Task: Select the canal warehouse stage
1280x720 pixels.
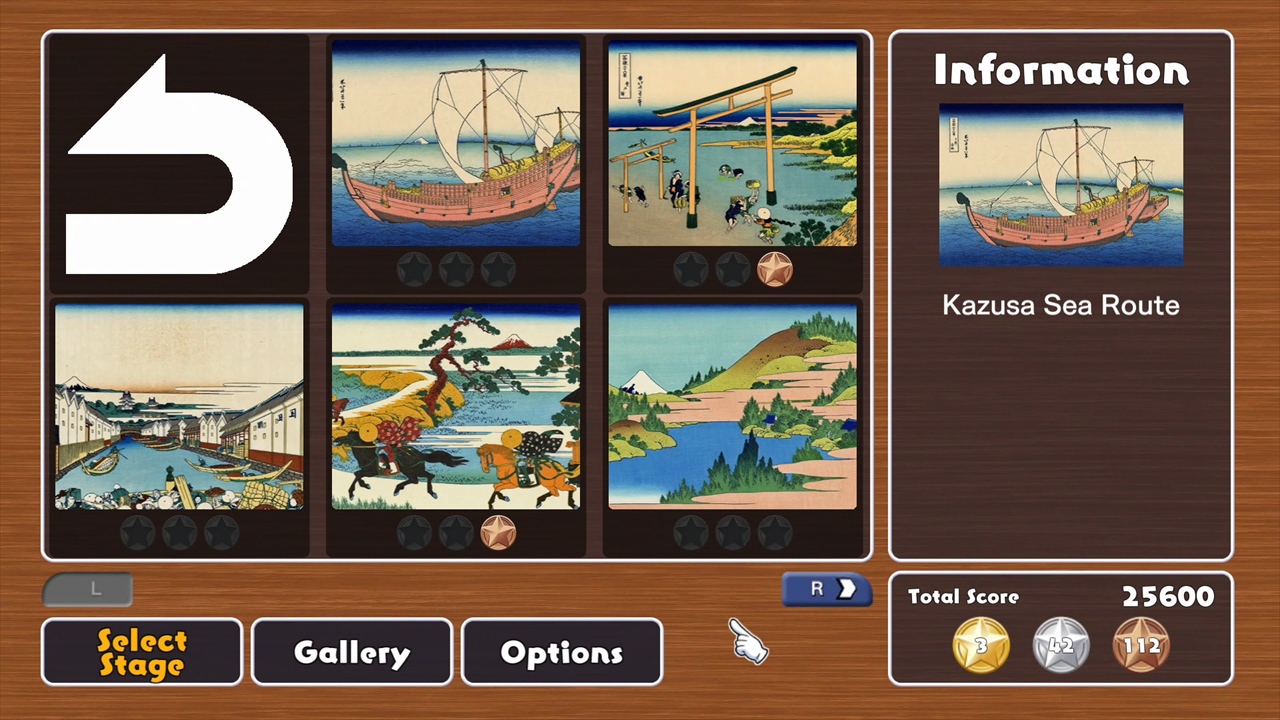Action: pyautogui.click(x=180, y=410)
